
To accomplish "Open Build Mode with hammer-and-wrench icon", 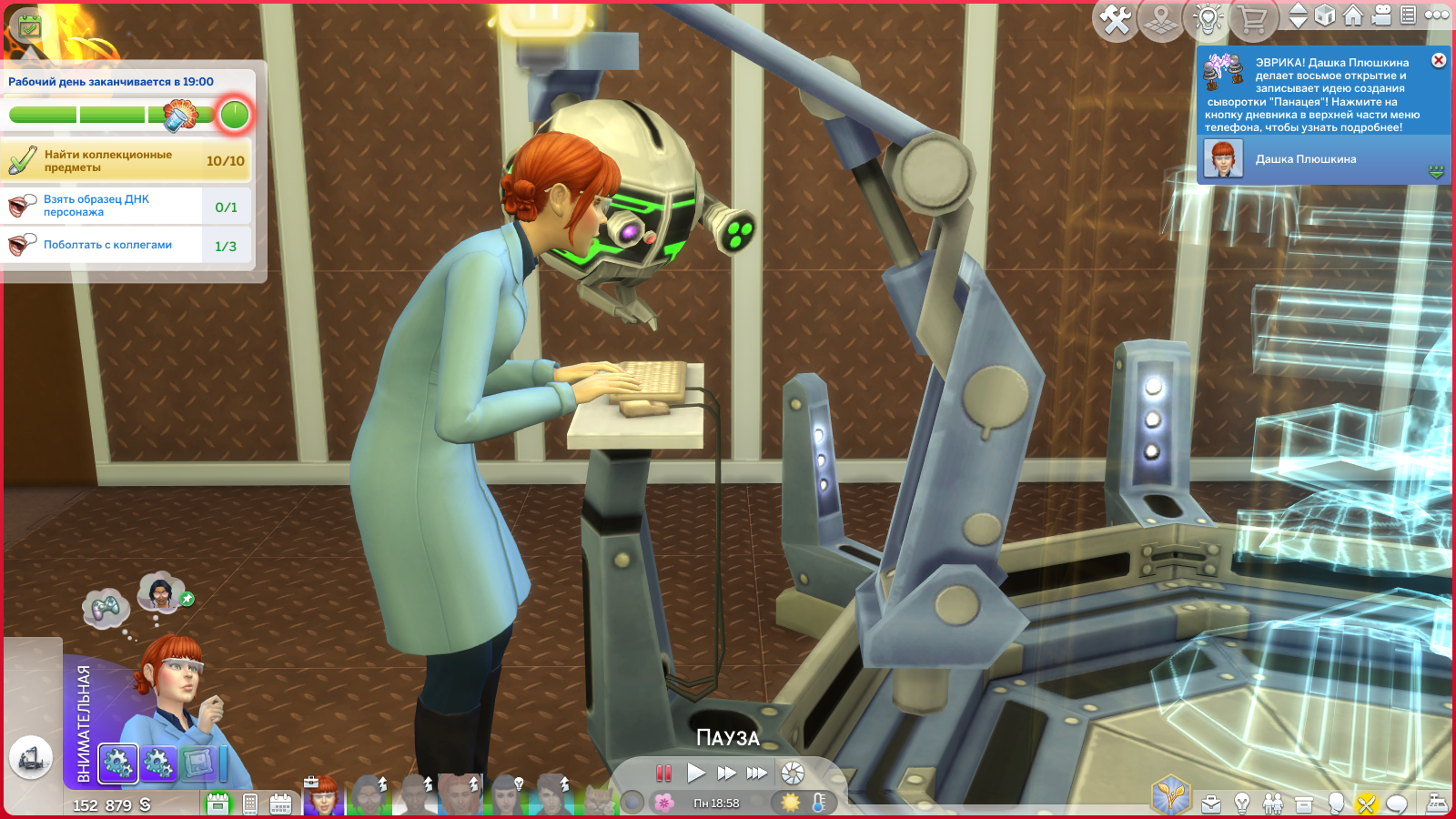I will pos(1116,19).
